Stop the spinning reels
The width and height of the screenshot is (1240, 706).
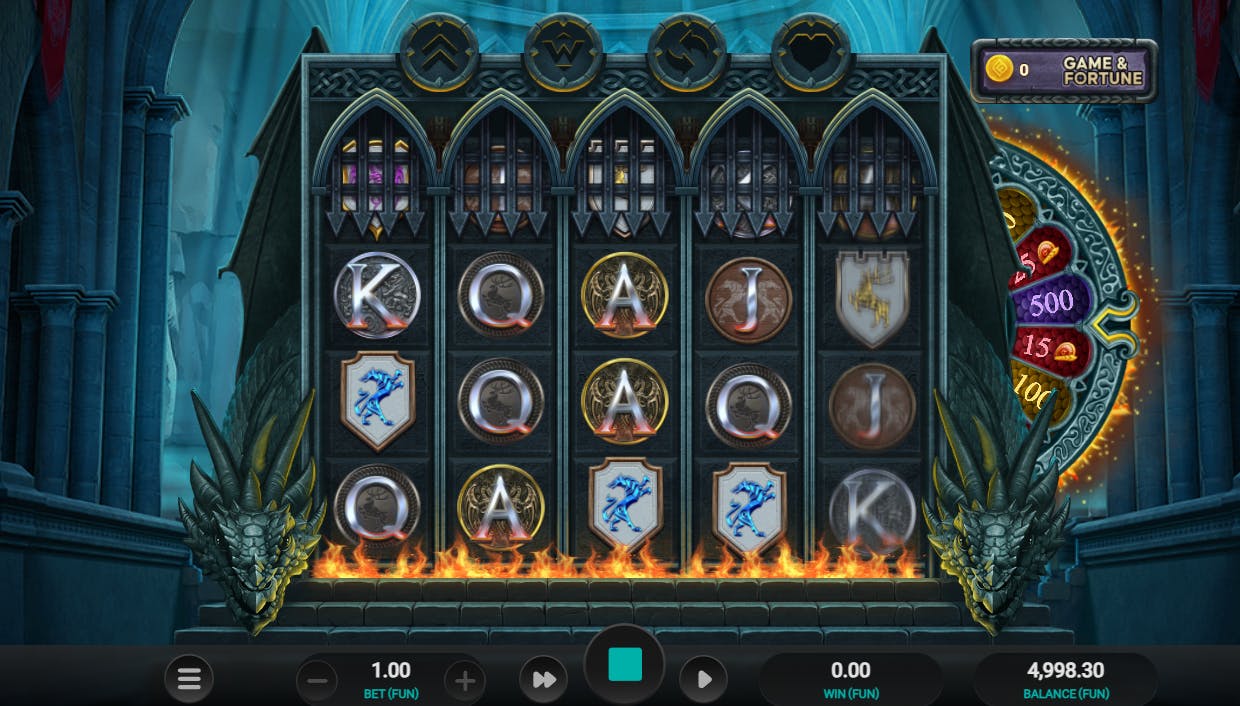pos(625,664)
